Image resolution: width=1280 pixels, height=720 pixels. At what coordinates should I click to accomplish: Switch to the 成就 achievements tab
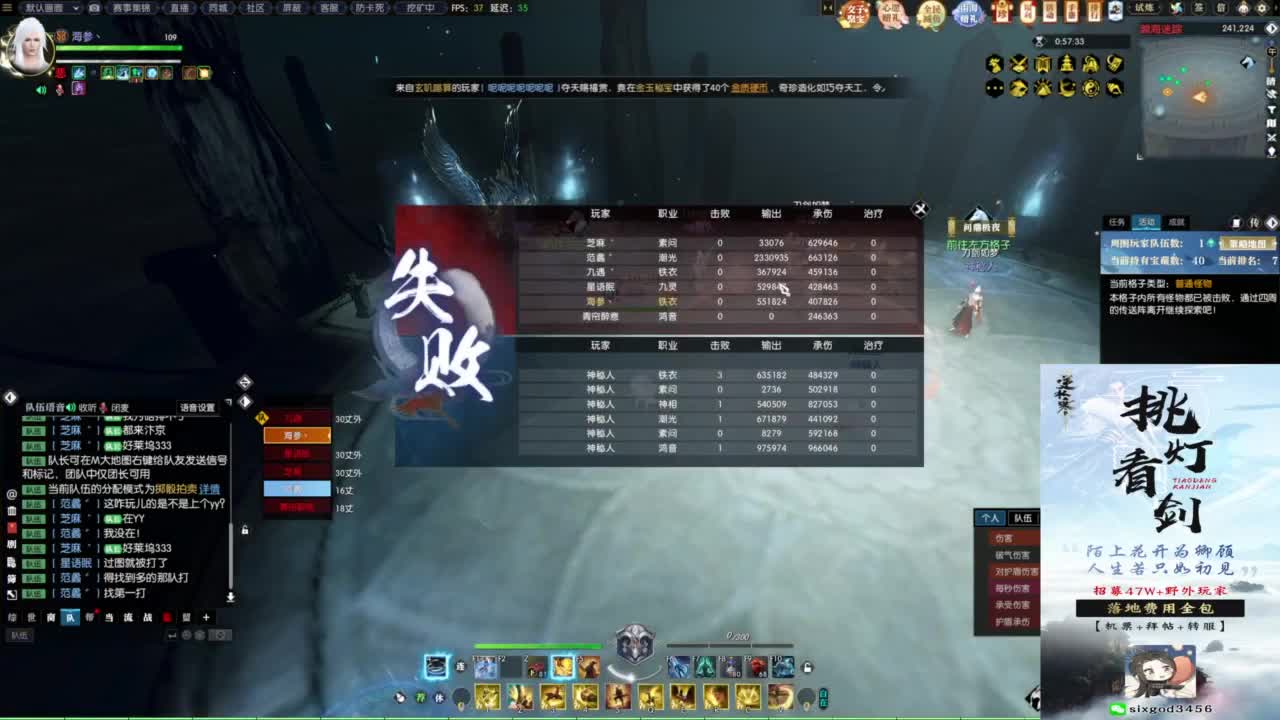click(1177, 222)
